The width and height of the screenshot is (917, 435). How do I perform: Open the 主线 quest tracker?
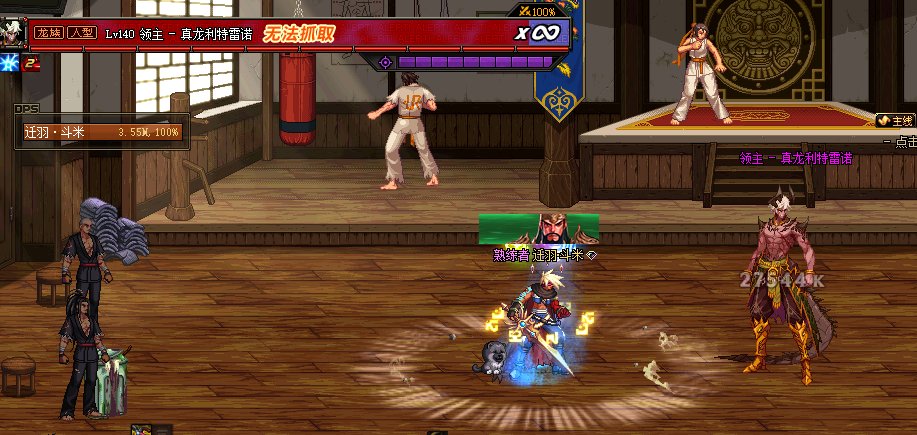click(895, 121)
